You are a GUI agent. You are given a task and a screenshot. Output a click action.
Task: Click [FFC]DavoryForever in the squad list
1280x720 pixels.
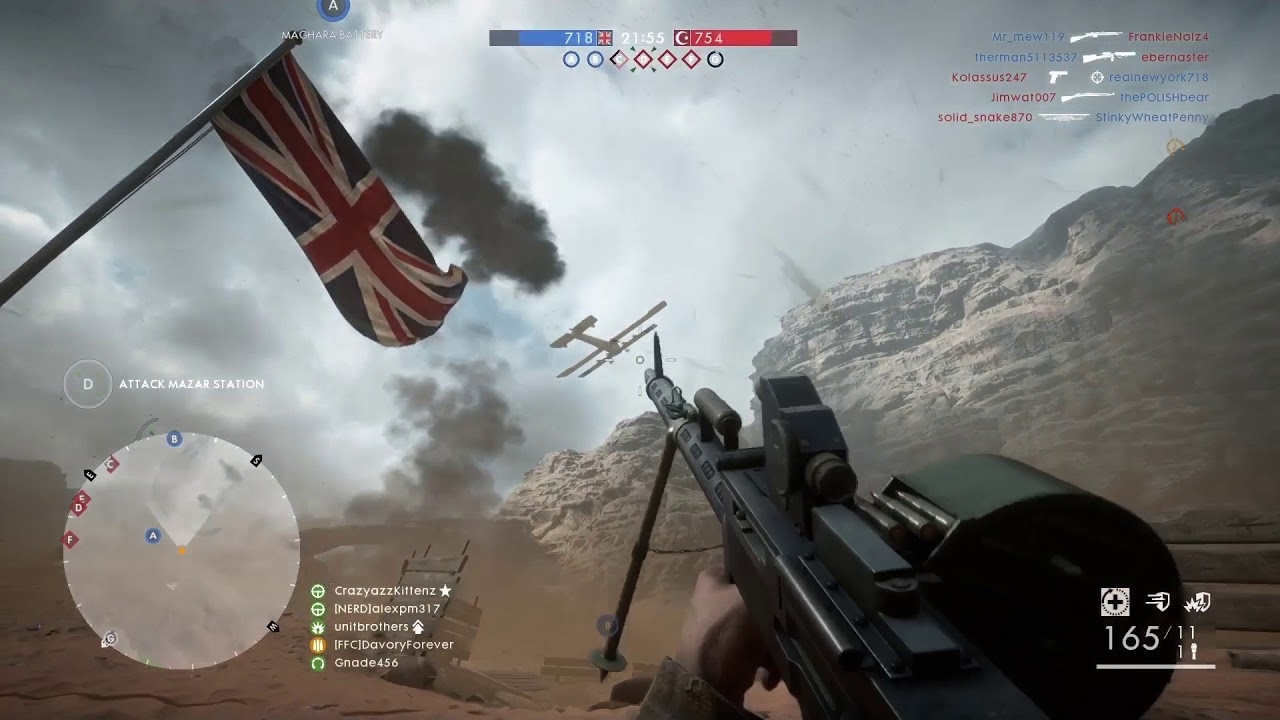(393, 645)
